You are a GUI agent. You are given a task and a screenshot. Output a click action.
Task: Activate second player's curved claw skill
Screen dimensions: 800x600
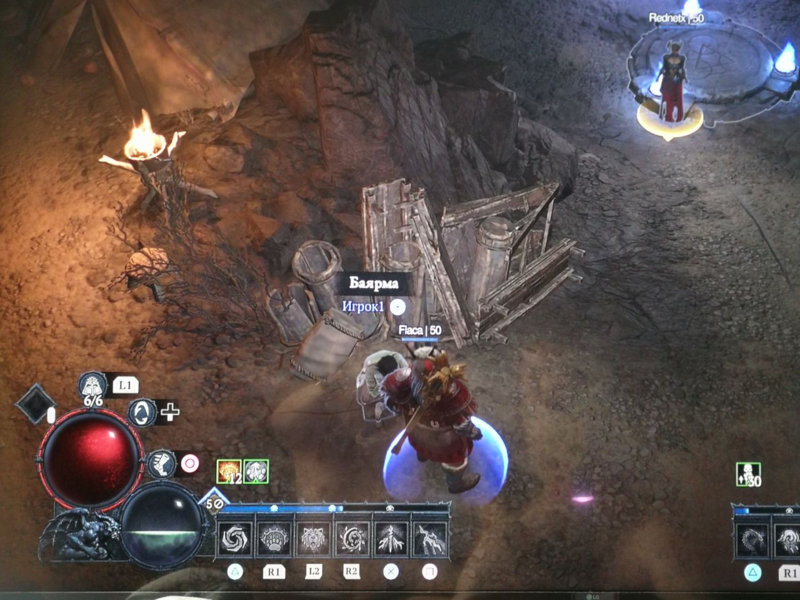[752, 541]
